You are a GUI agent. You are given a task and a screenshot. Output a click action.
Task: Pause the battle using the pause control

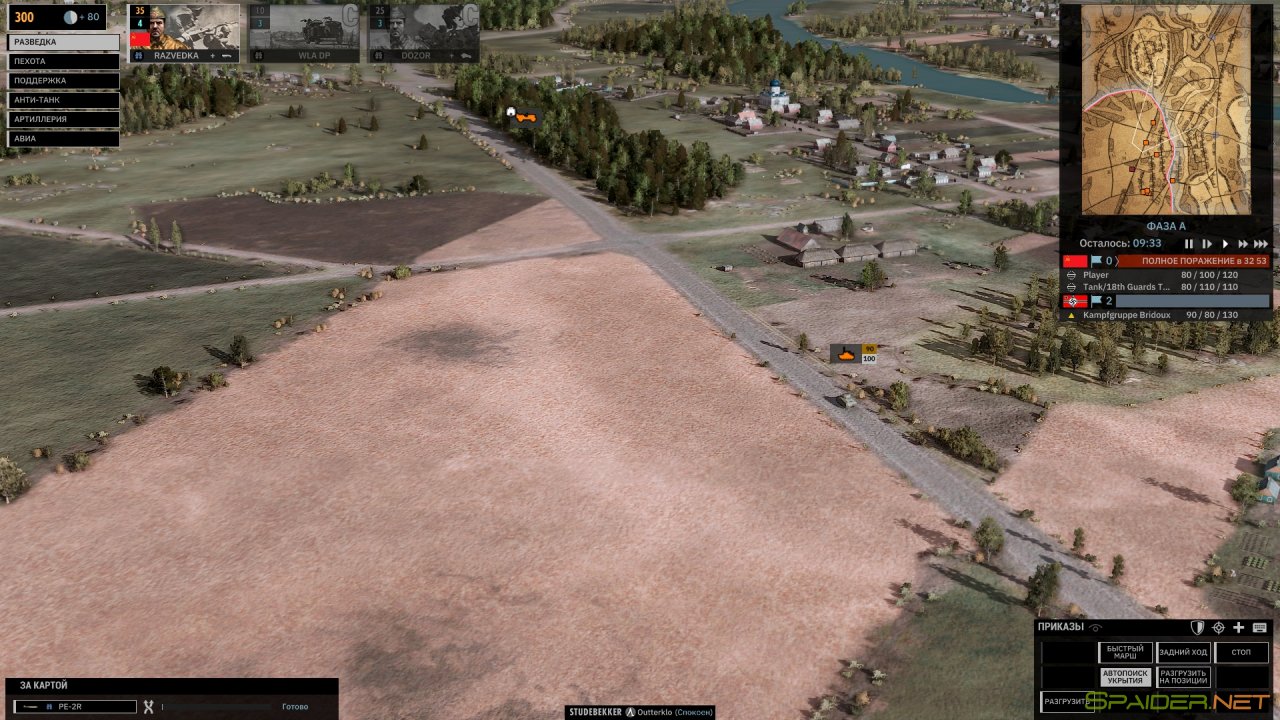tap(1189, 243)
